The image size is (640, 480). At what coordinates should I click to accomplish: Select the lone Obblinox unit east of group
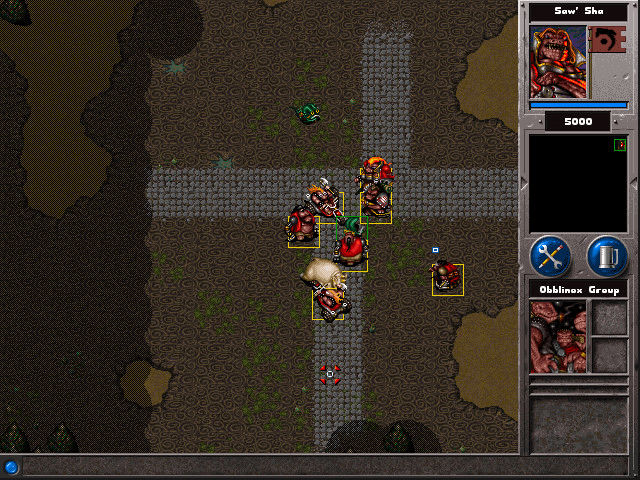[447, 278]
